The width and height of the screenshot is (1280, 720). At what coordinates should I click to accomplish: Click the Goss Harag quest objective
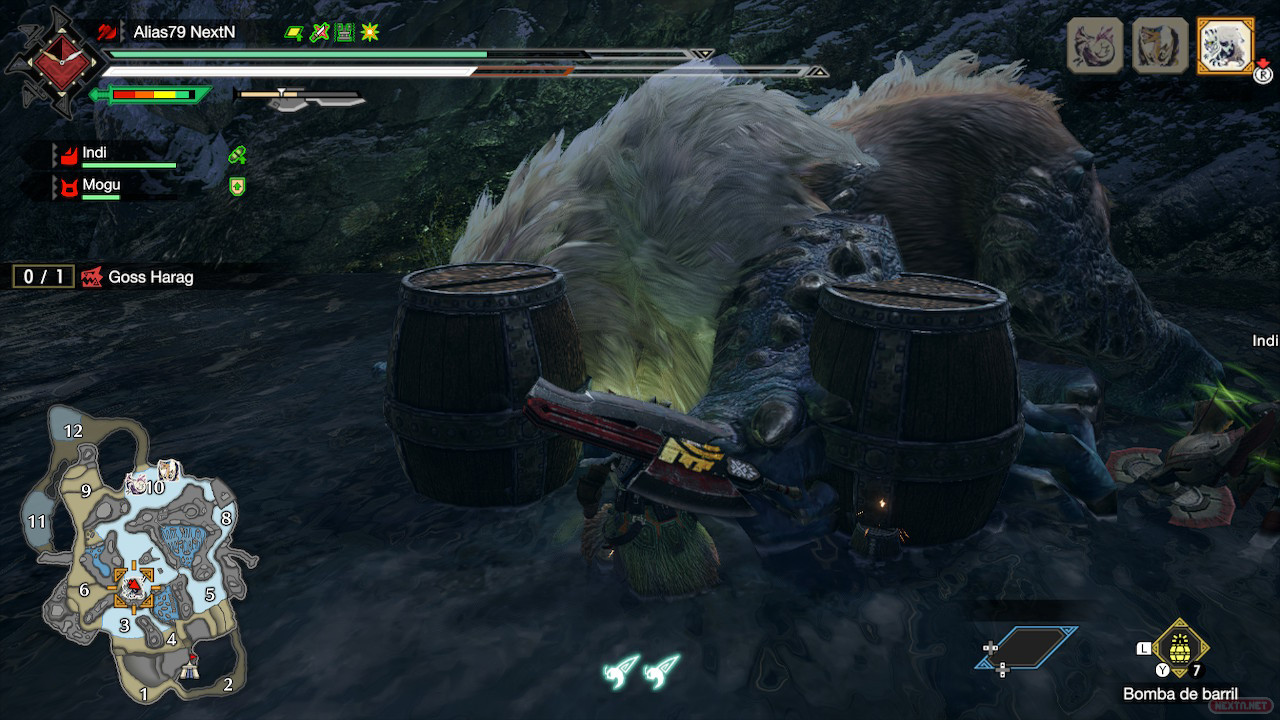point(150,277)
